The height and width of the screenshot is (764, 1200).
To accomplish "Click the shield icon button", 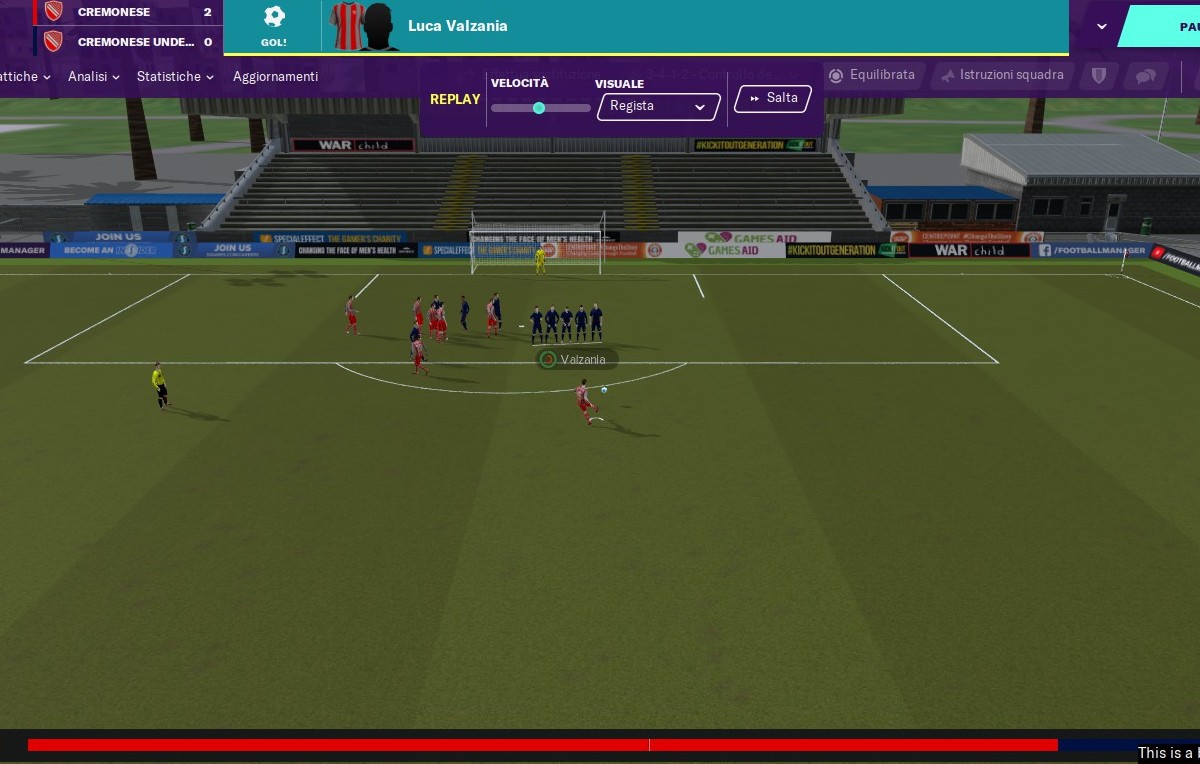I will [1098, 76].
